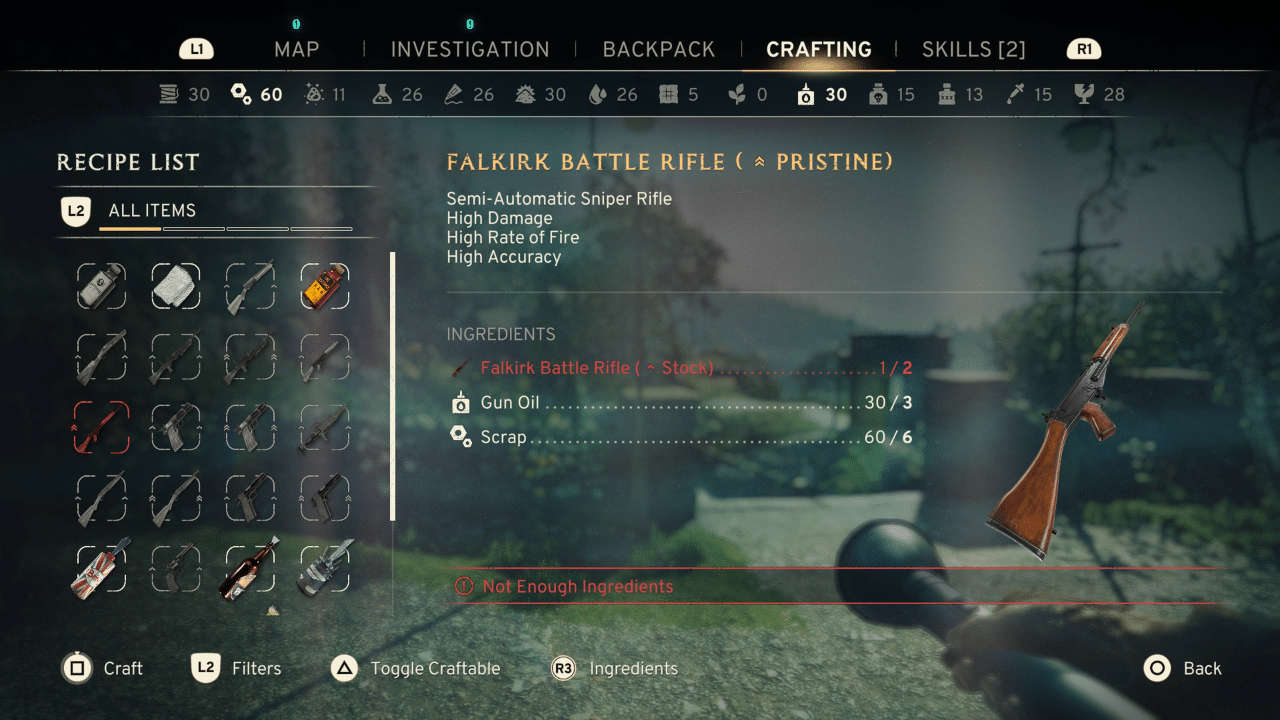
Task: Open the orange whisky bottle recipe
Action: tap(325, 287)
